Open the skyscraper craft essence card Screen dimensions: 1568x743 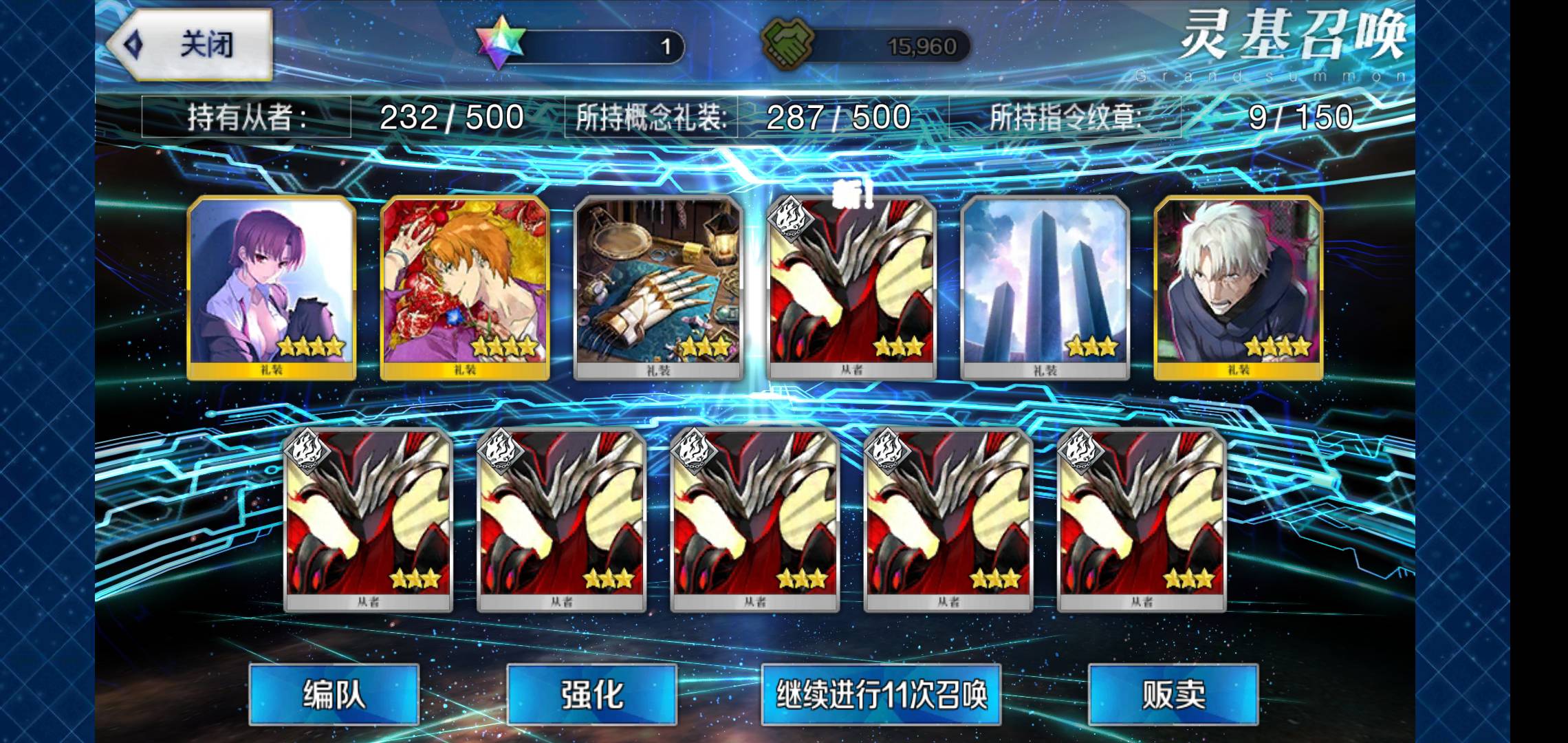(x=1045, y=288)
